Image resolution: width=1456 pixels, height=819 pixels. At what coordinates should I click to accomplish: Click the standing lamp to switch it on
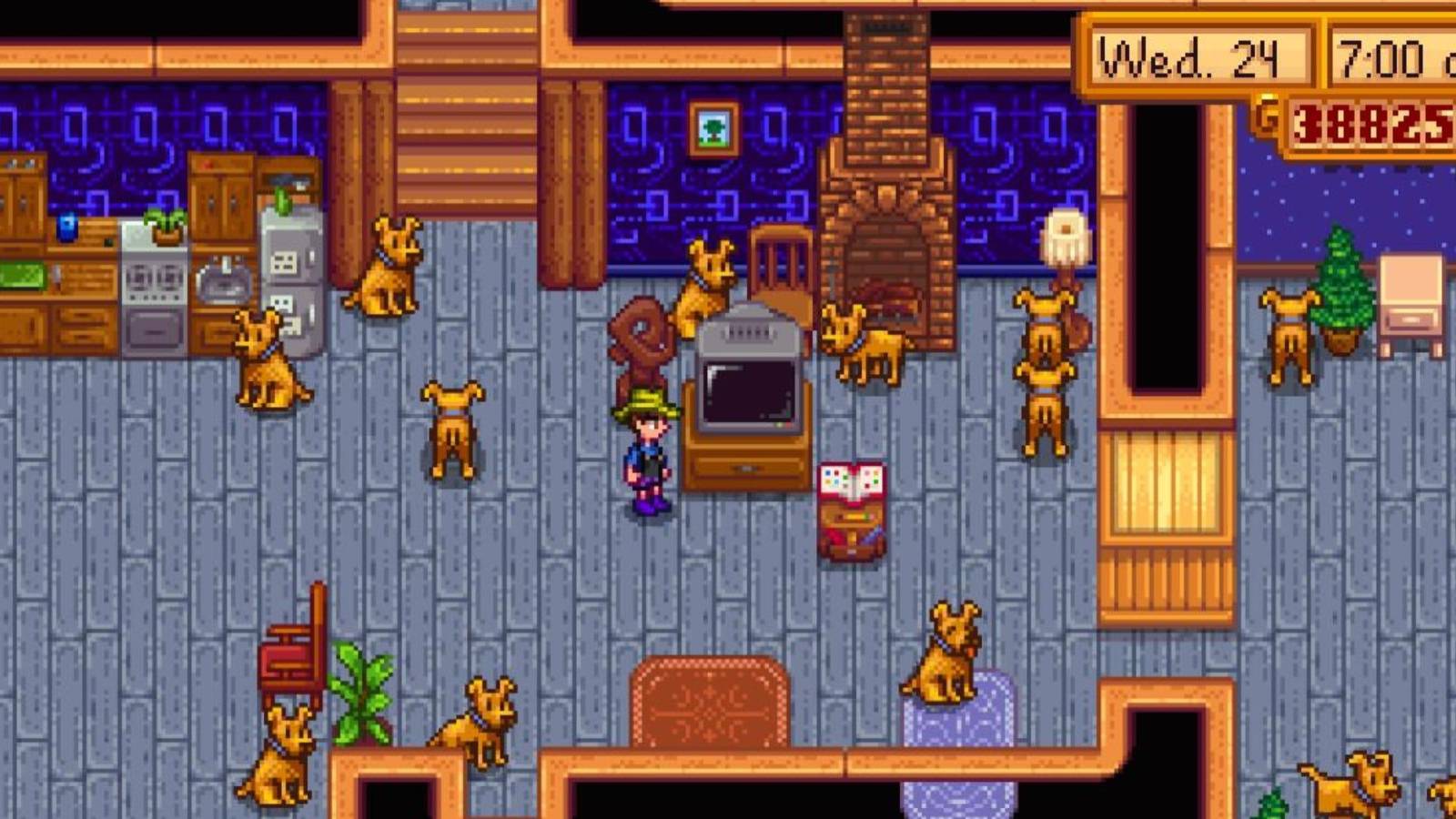coord(1065,237)
